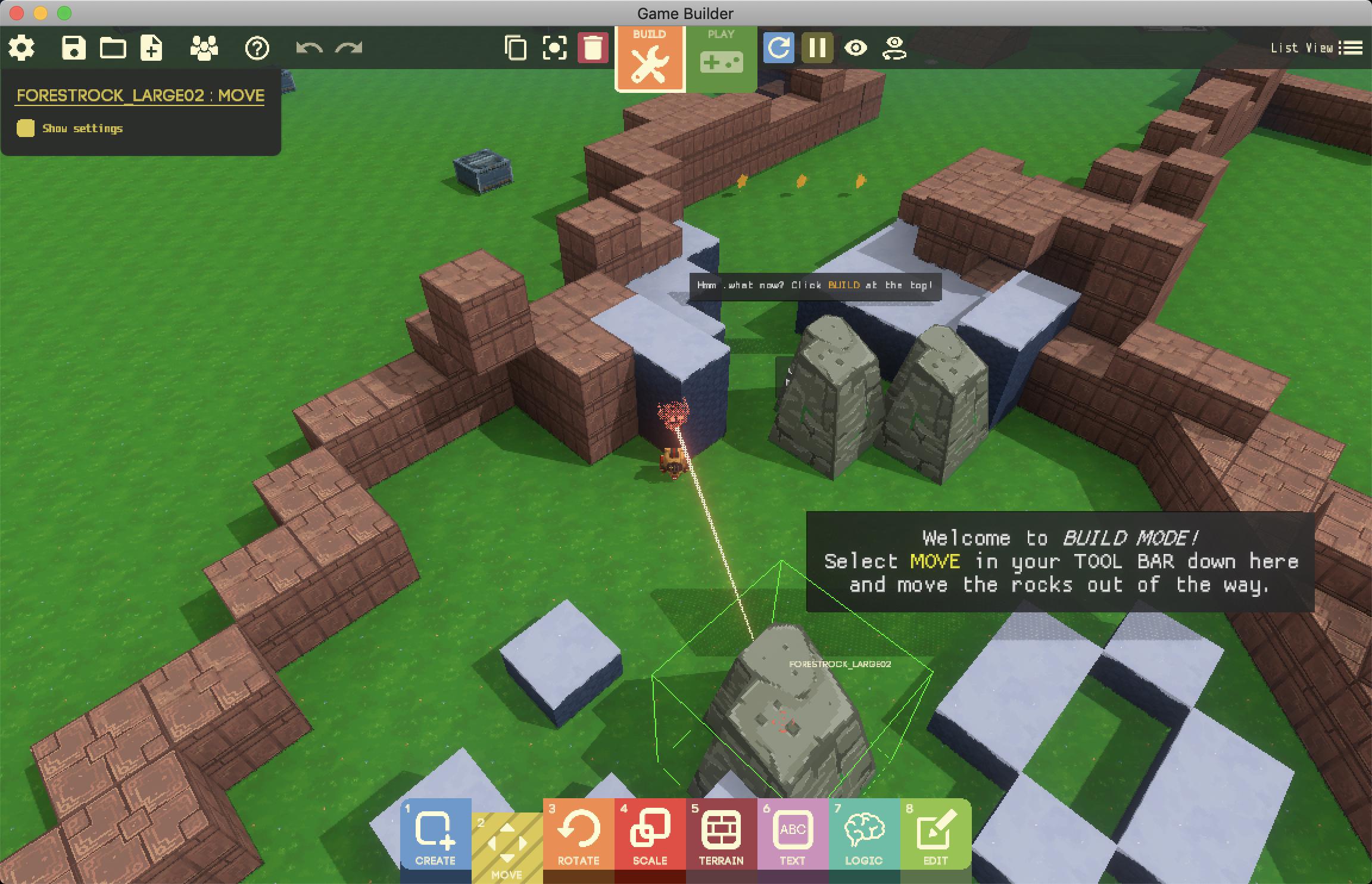Show help with the question mark icon
This screenshot has width=1372, height=884.
tap(257, 48)
